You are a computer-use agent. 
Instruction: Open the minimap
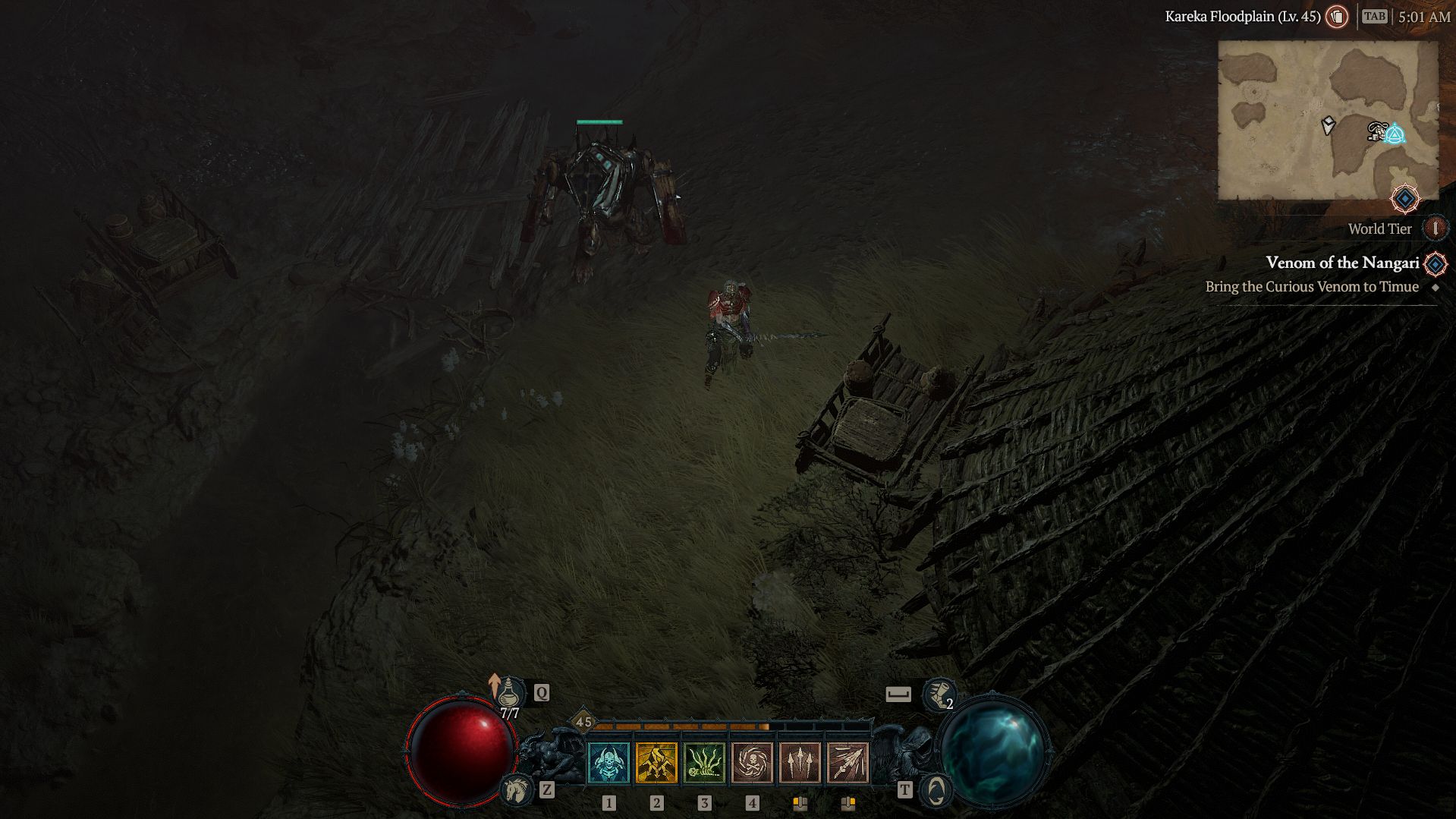1328,120
